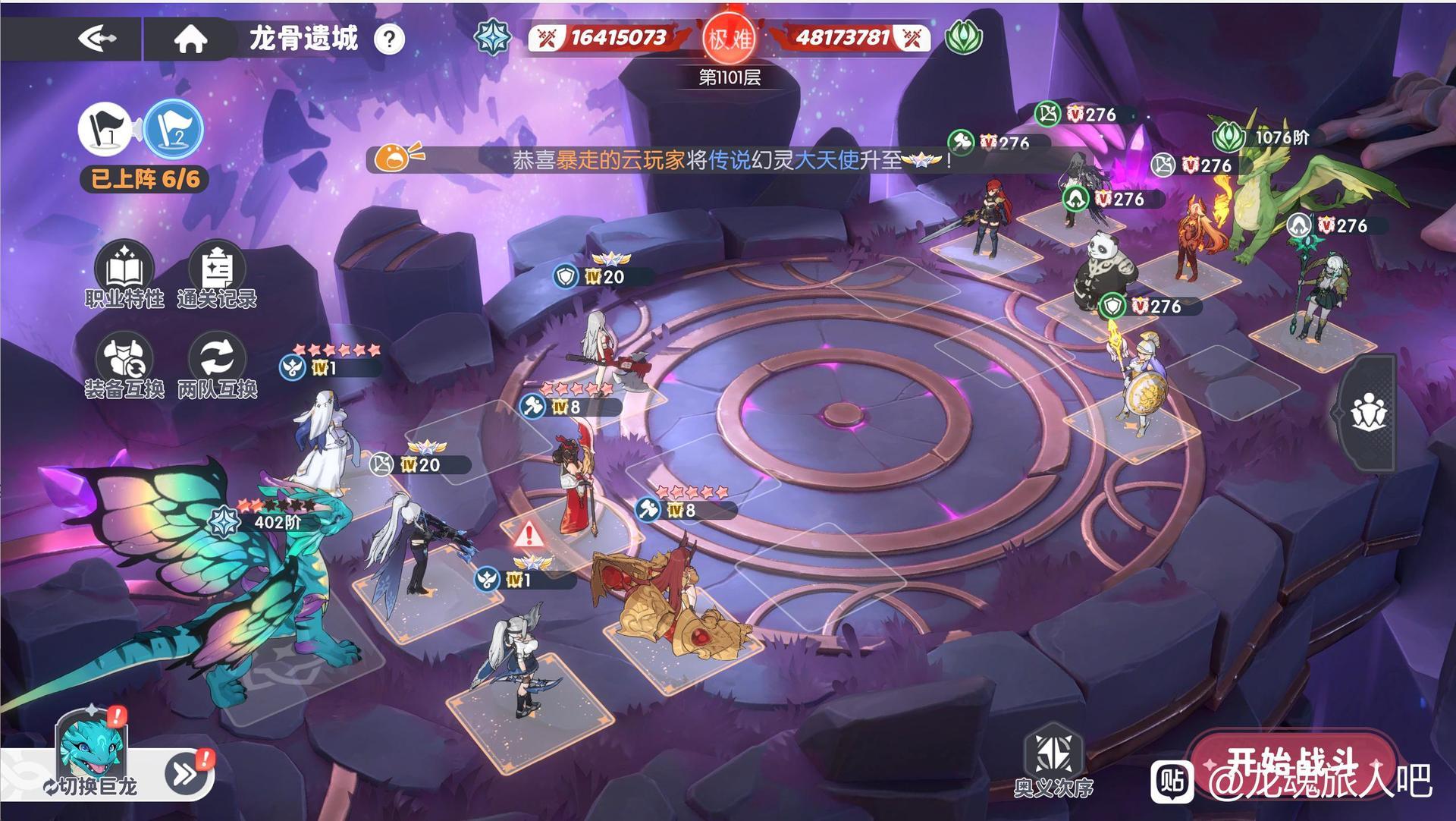The width and height of the screenshot is (1456, 821).
Task: Click the help question mark beside 龙骨遗城
Action: (389, 41)
